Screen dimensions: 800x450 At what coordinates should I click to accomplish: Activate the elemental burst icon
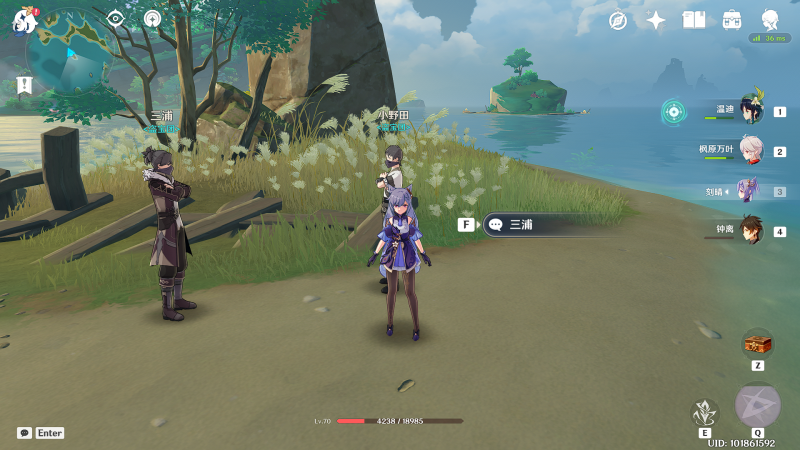757,405
